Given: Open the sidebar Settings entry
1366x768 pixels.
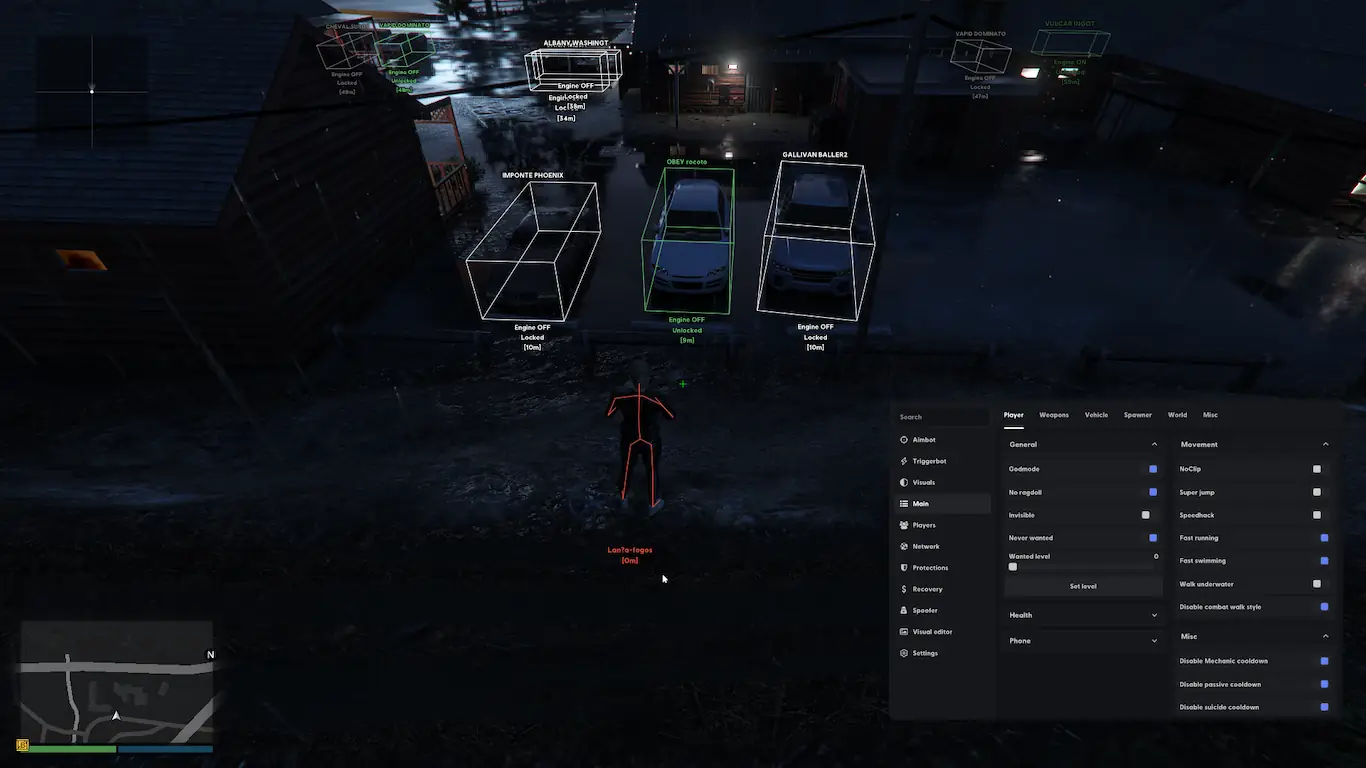Looking at the screenshot, I should (924, 653).
